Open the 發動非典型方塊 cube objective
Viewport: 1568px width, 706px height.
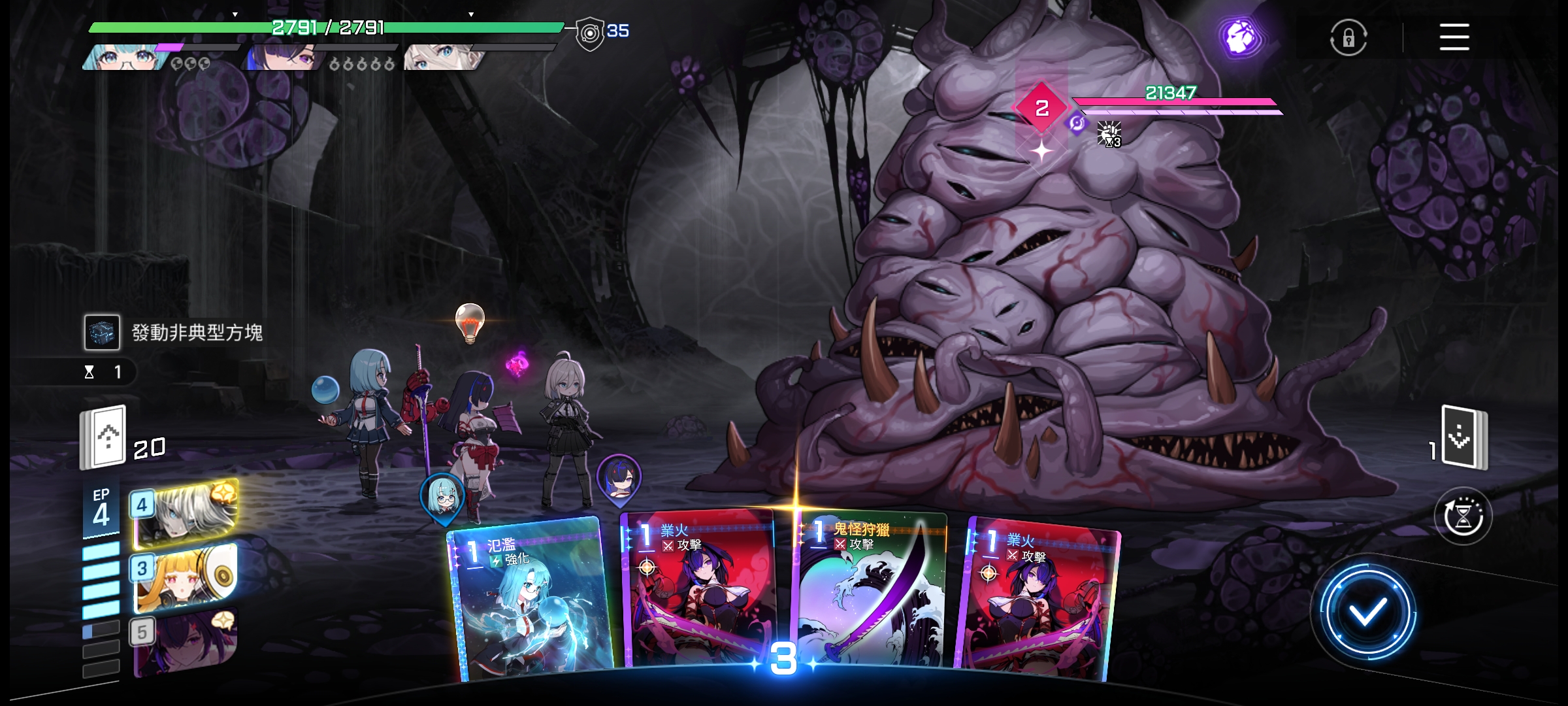click(x=103, y=332)
